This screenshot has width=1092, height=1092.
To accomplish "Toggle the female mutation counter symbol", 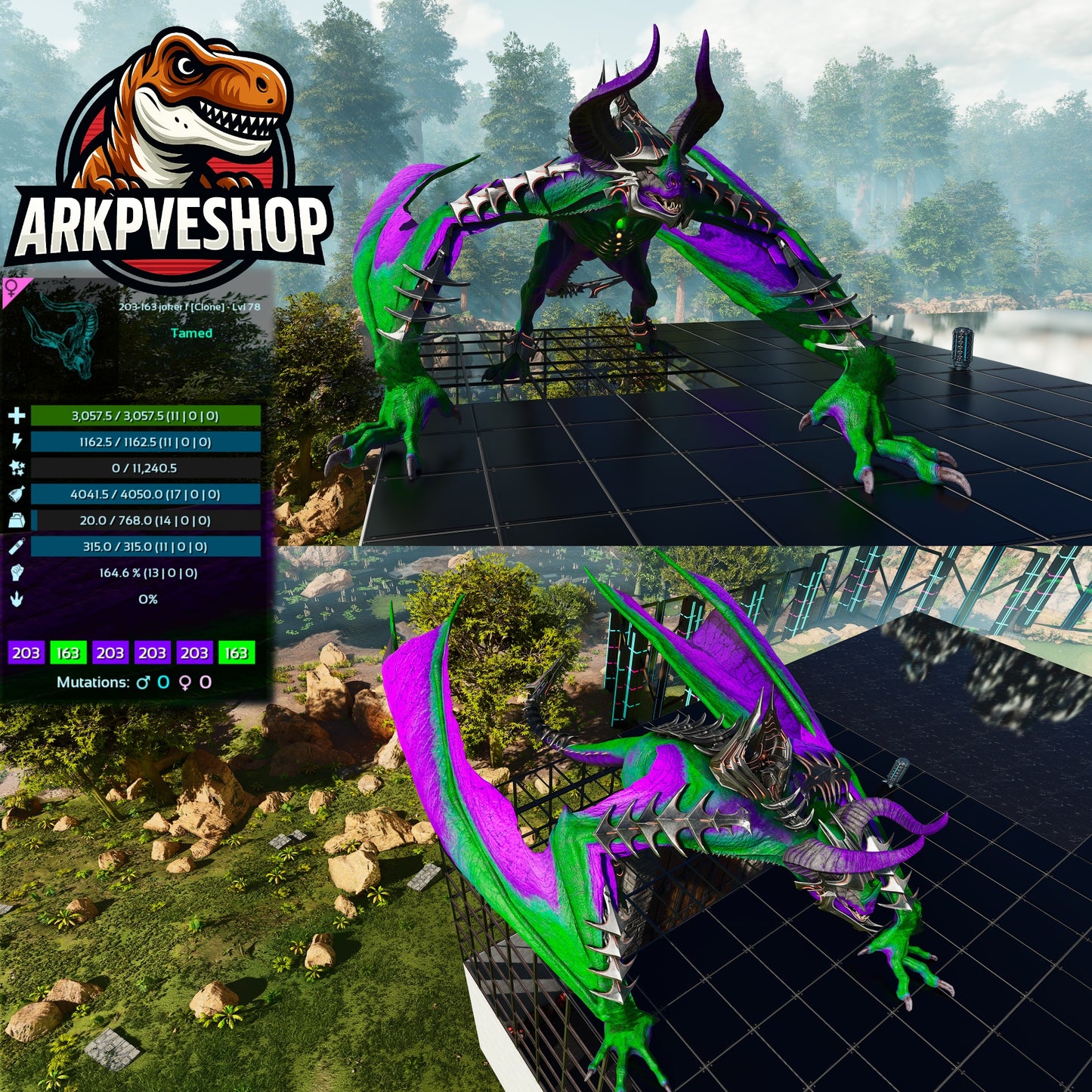I will pos(185,682).
